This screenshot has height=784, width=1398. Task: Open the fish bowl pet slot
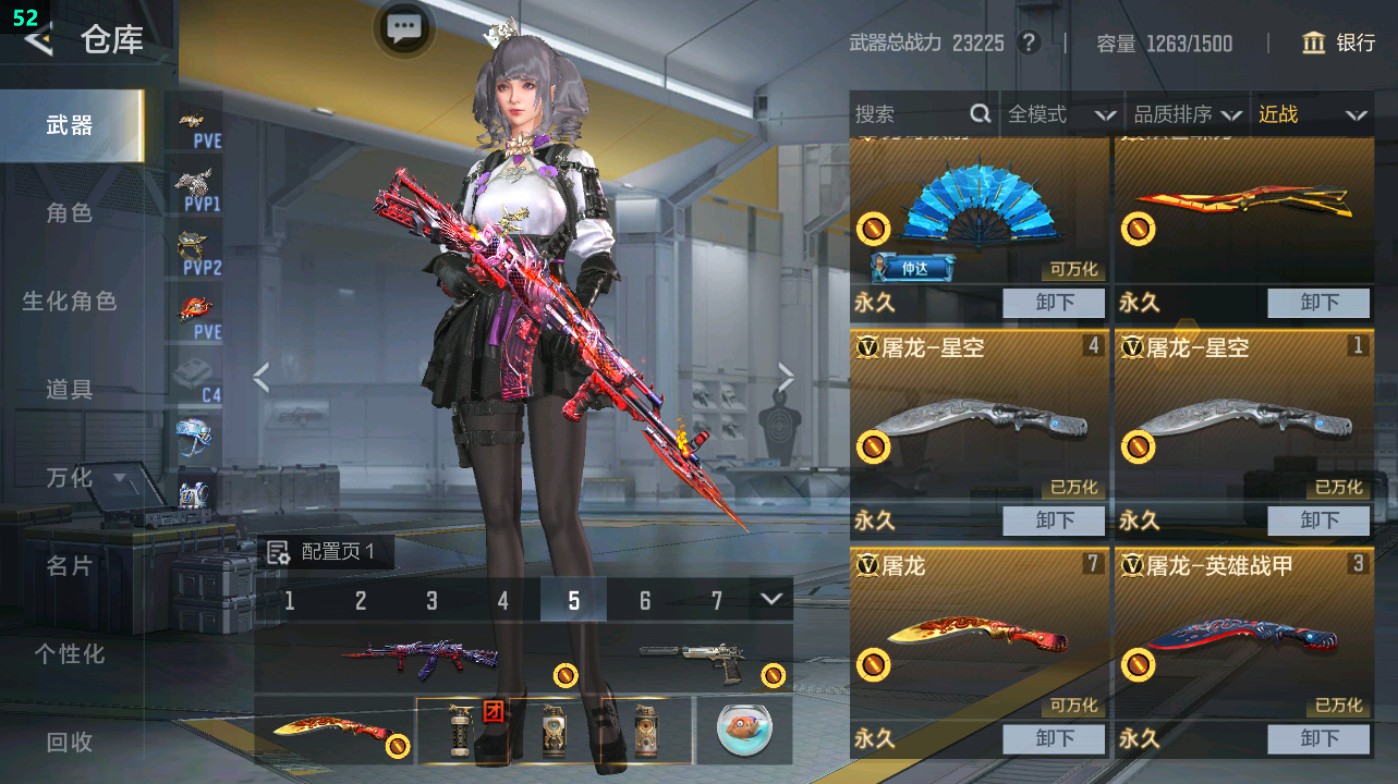(744, 732)
